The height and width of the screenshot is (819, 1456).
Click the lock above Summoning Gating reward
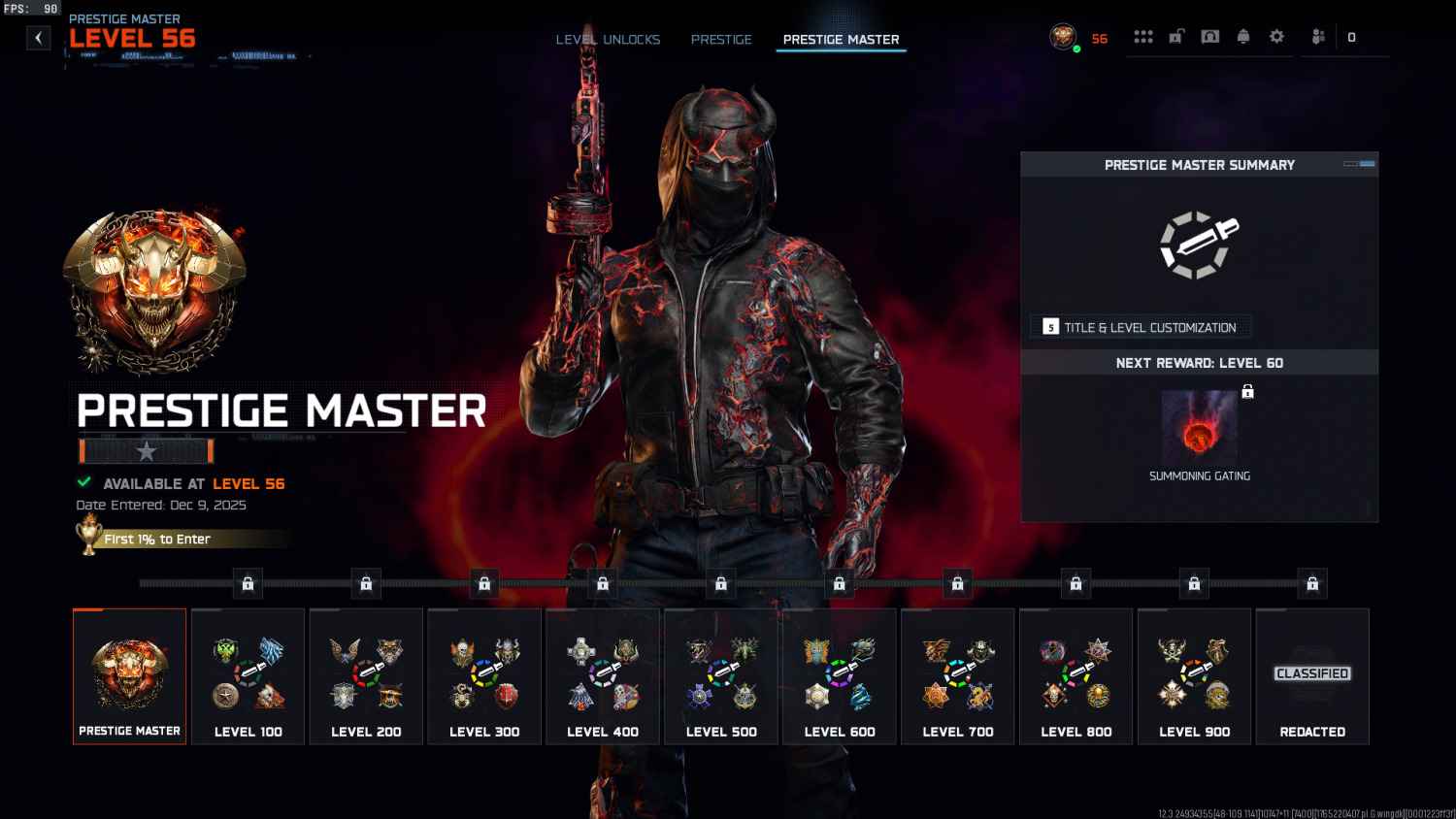(x=1247, y=390)
